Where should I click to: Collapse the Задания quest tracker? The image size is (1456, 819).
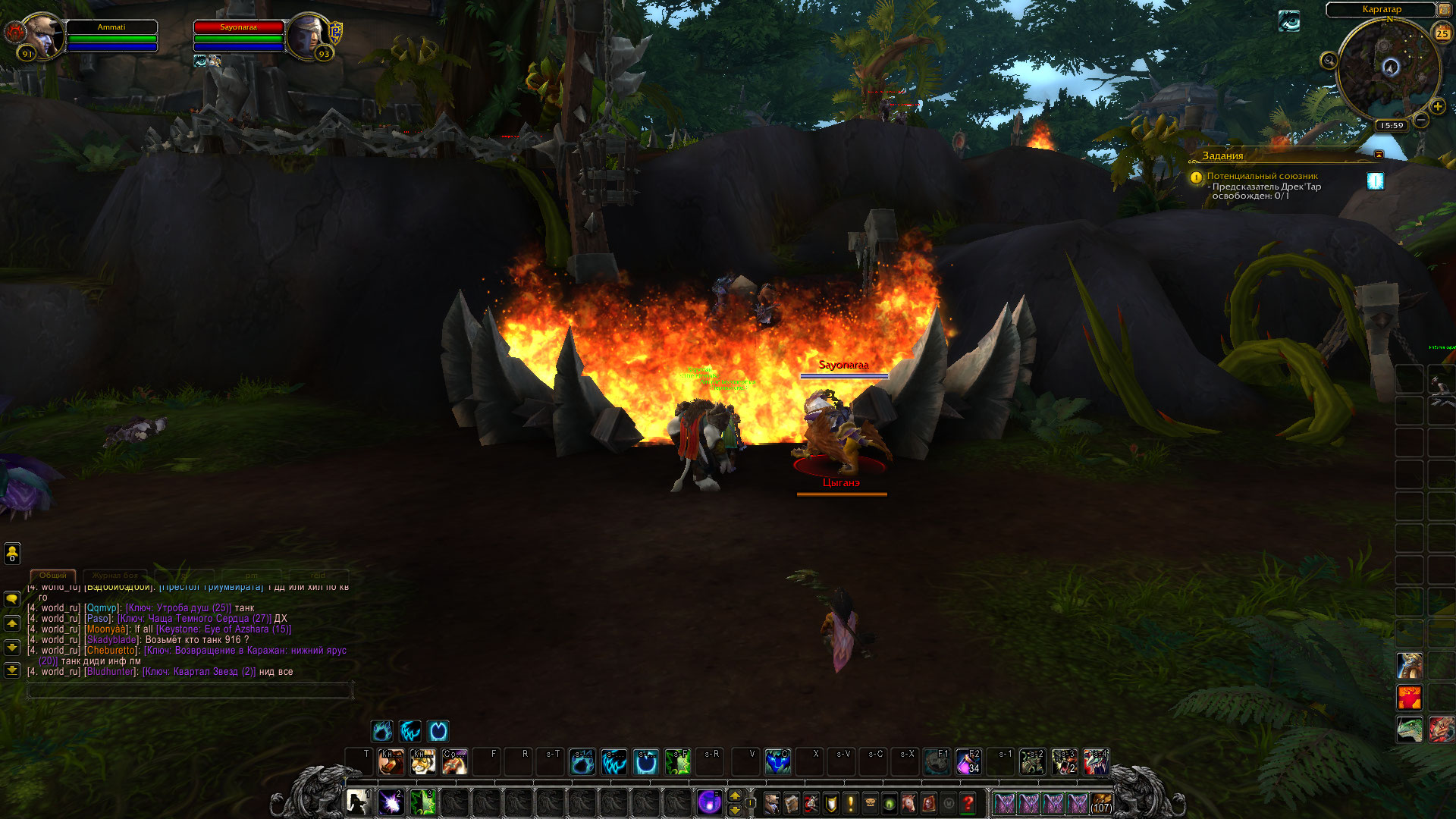click(x=1379, y=155)
